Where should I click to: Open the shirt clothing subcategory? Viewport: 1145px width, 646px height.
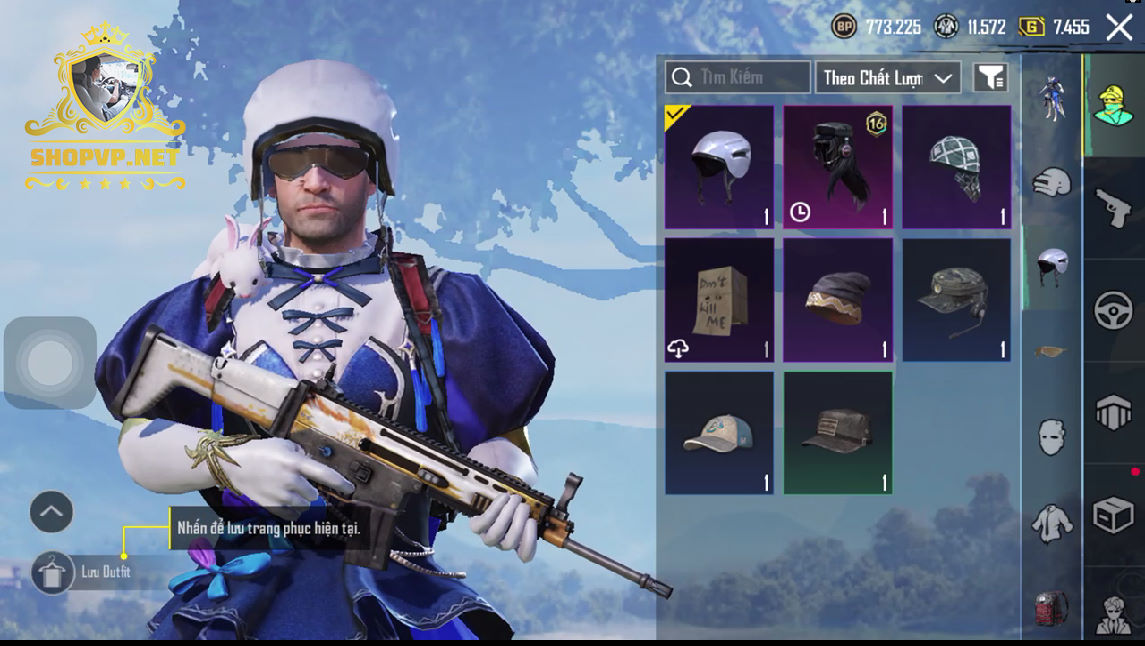click(x=1051, y=523)
